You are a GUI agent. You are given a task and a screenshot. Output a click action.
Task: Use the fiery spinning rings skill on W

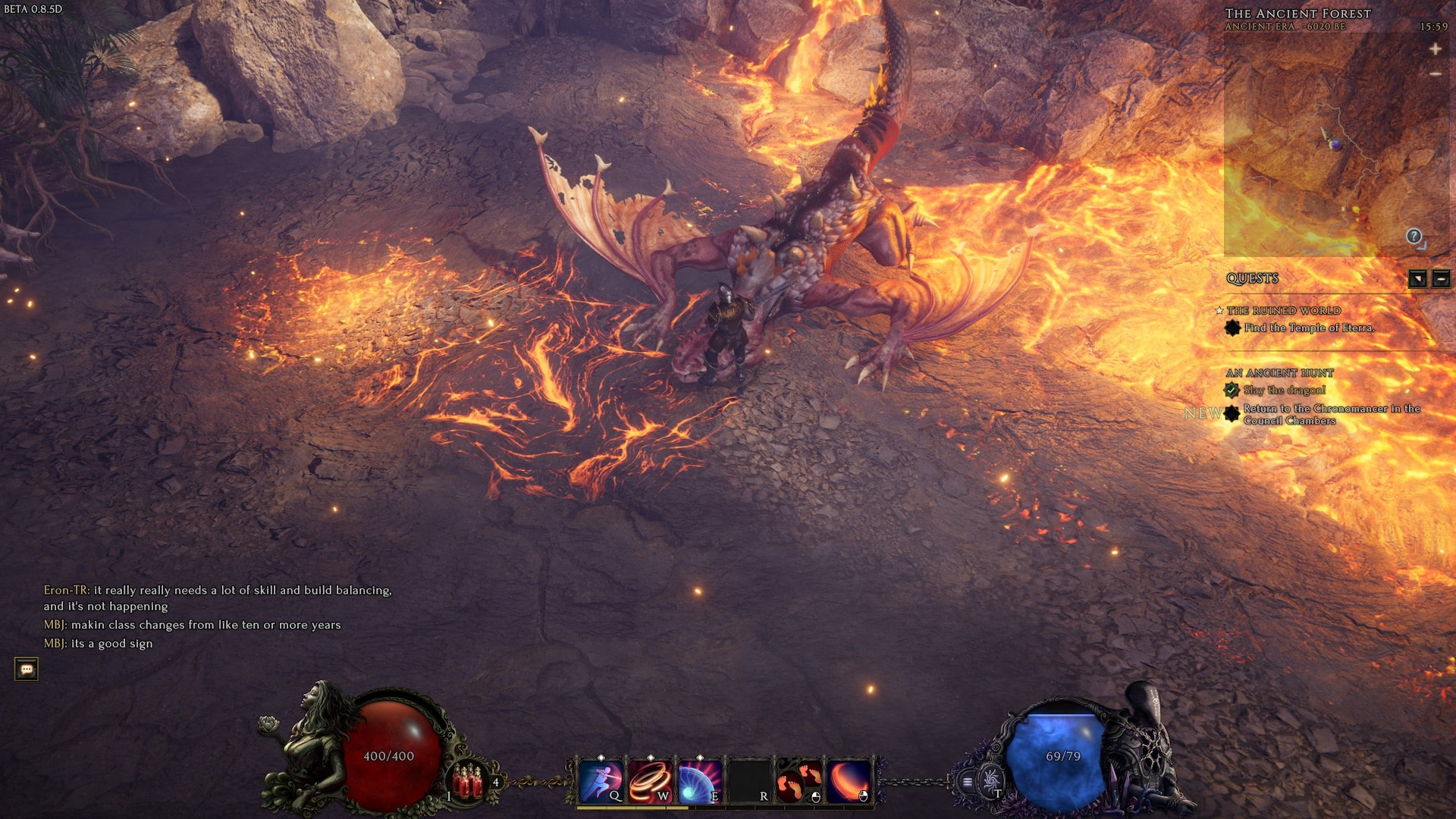650,781
